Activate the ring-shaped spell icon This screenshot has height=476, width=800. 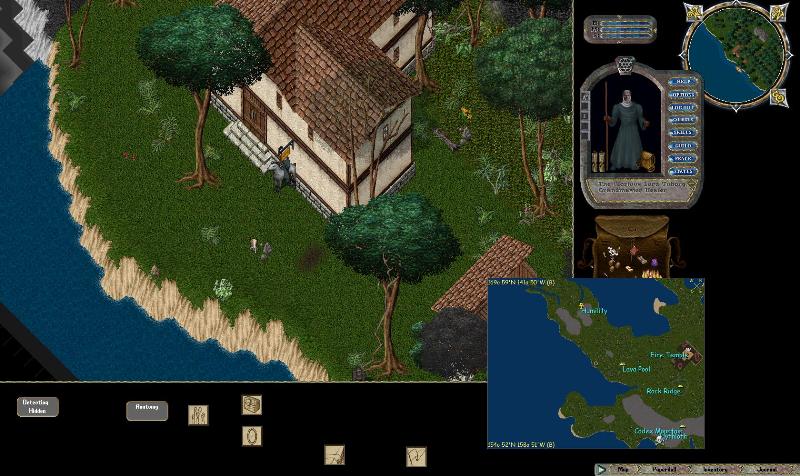252,436
